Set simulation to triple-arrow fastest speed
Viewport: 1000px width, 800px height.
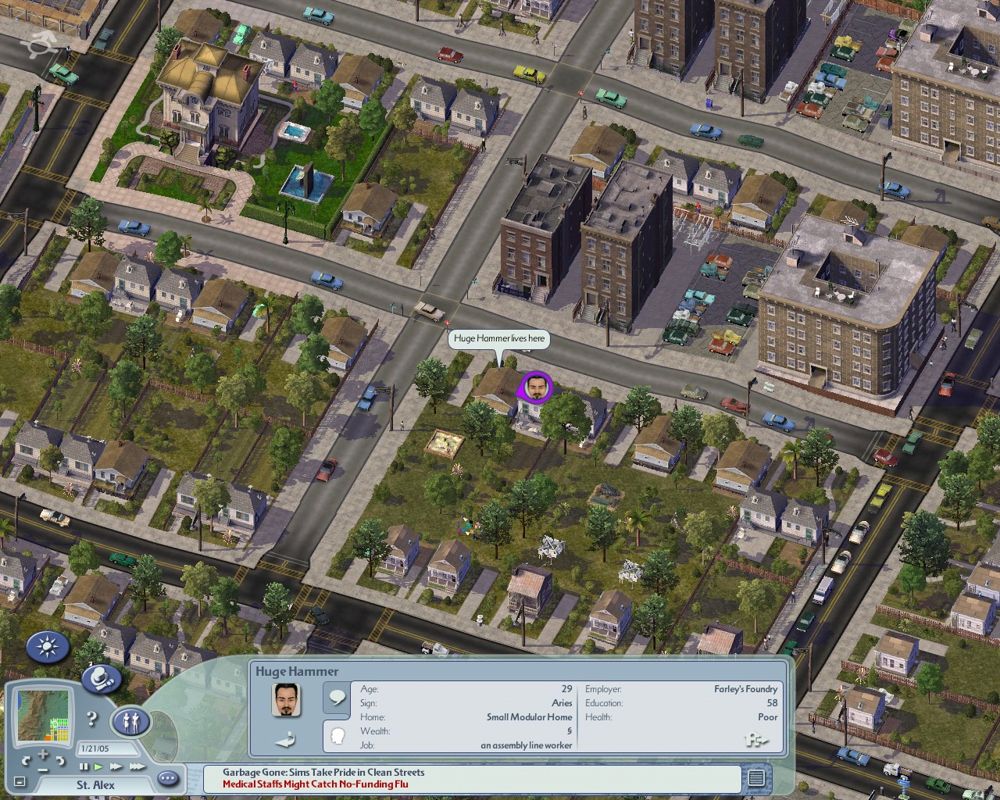coord(136,766)
